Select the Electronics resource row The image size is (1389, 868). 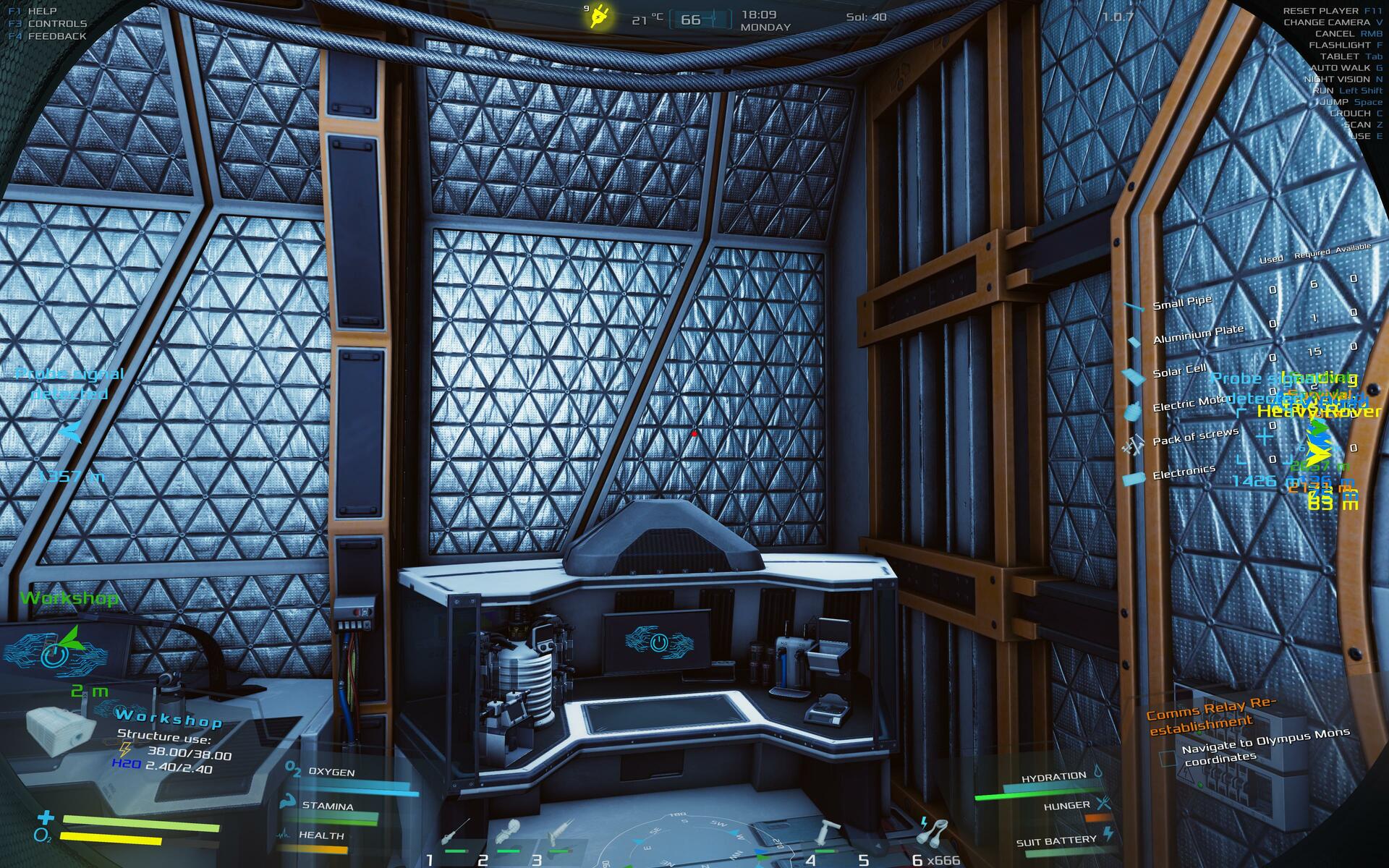click(x=1183, y=472)
